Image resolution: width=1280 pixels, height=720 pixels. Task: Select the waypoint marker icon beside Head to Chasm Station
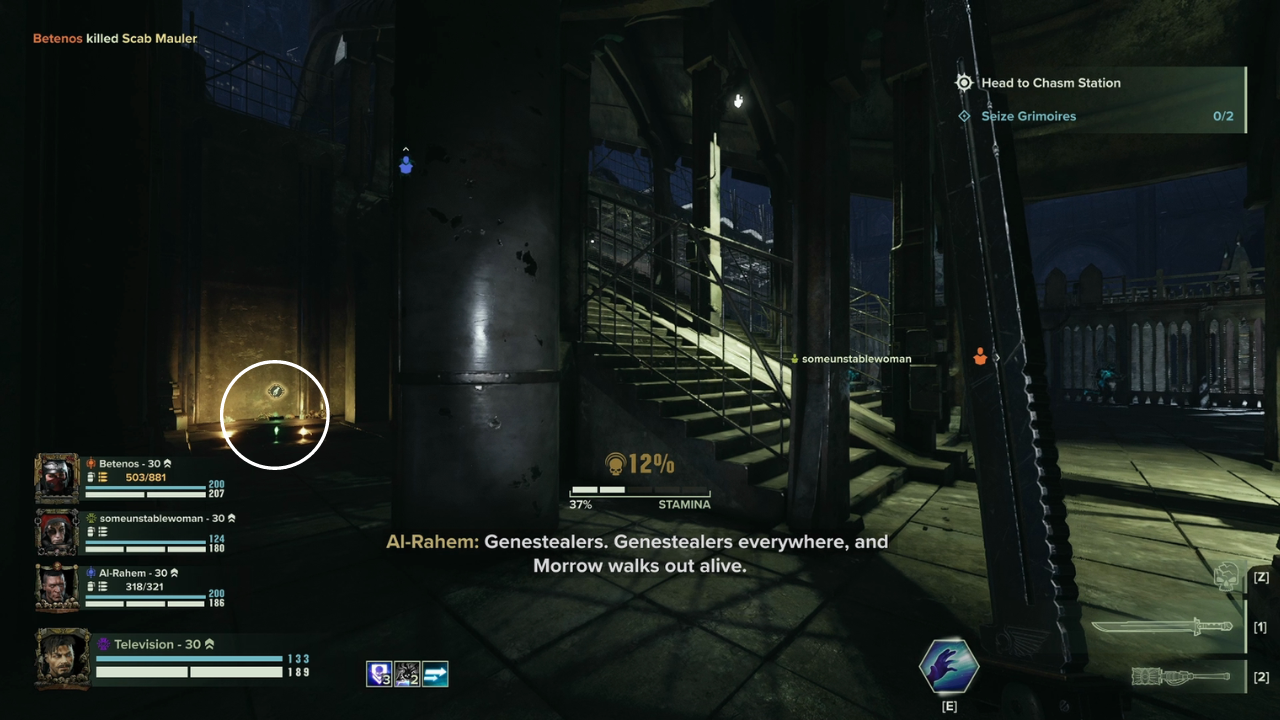pyautogui.click(x=963, y=83)
